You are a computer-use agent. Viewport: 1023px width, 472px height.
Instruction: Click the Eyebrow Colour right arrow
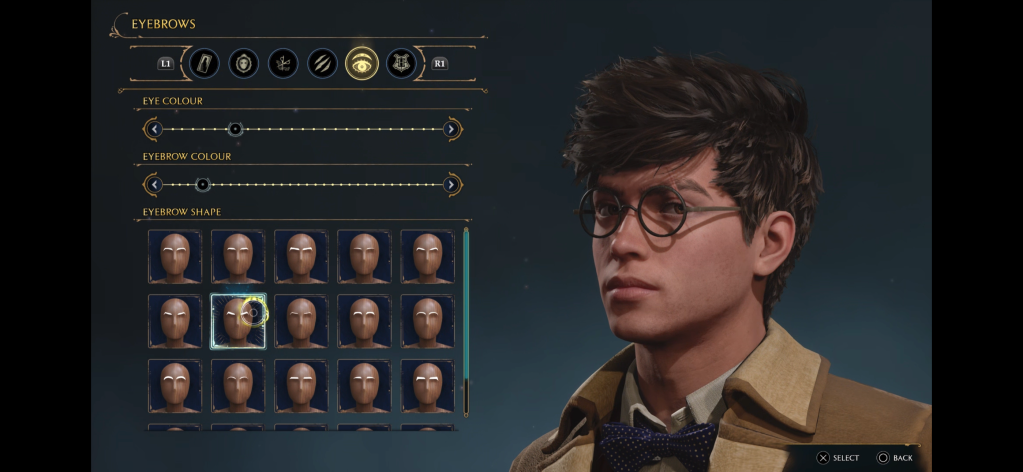pyautogui.click(x=451, y=185)
